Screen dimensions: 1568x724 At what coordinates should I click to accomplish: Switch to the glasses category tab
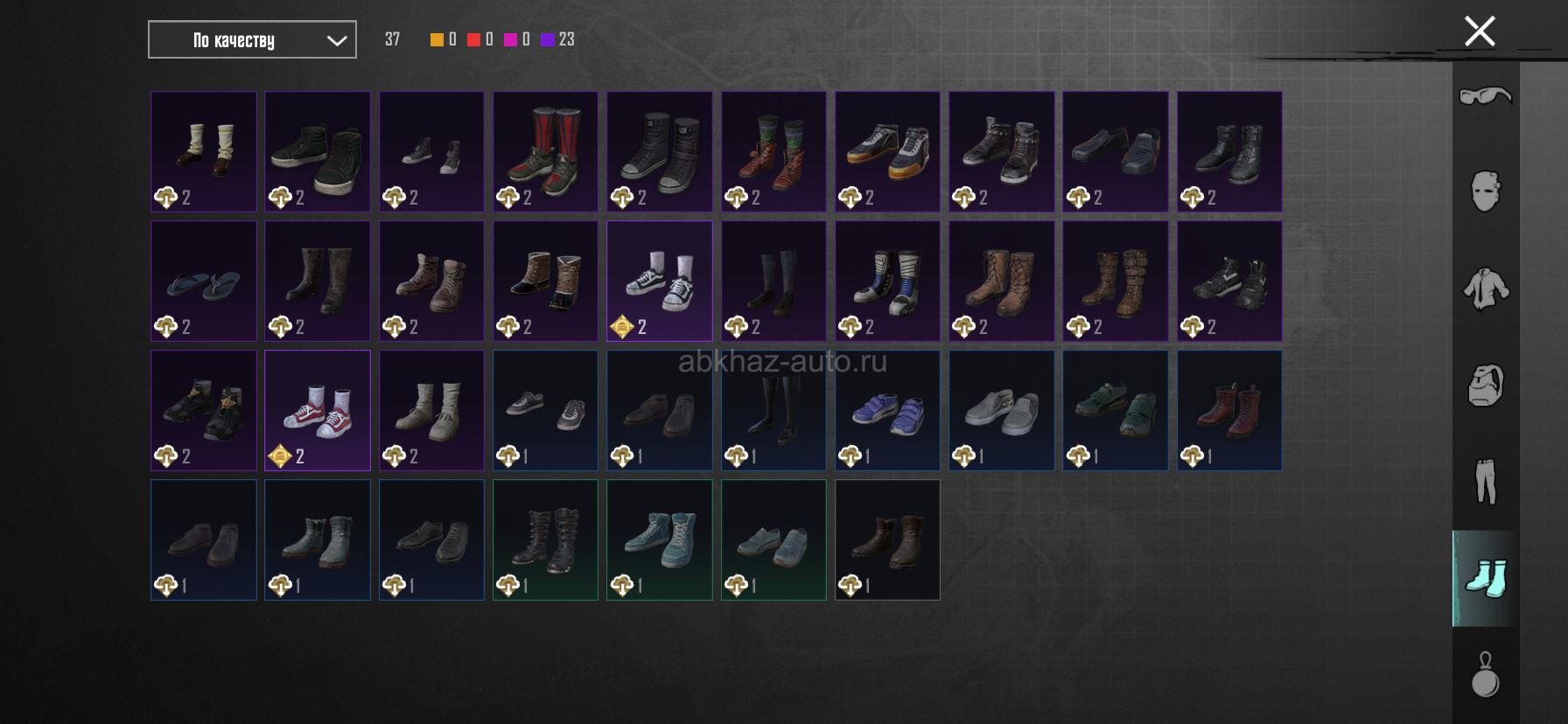point(1485,95)
